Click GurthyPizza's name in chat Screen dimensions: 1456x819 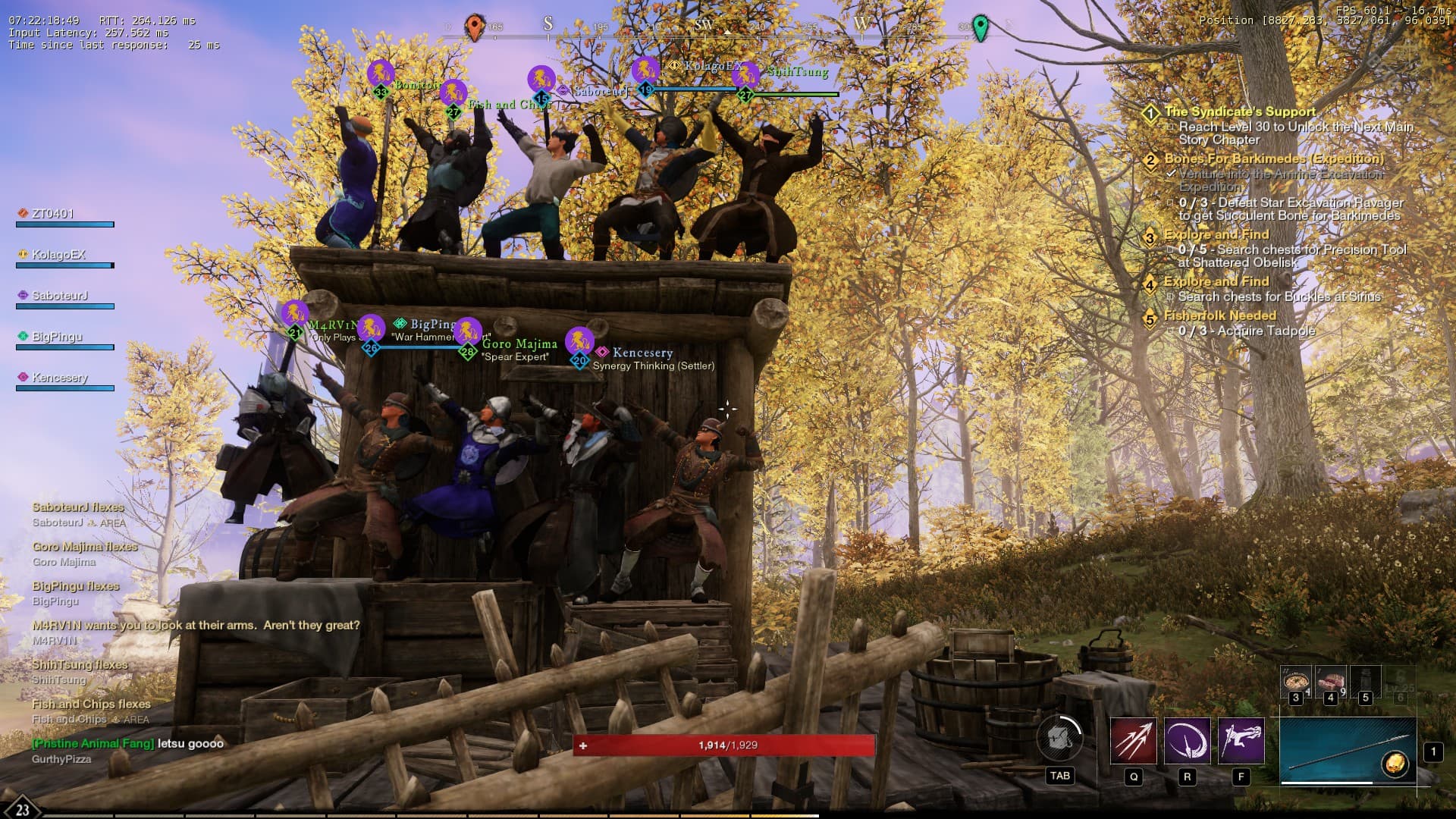[61, 759]
